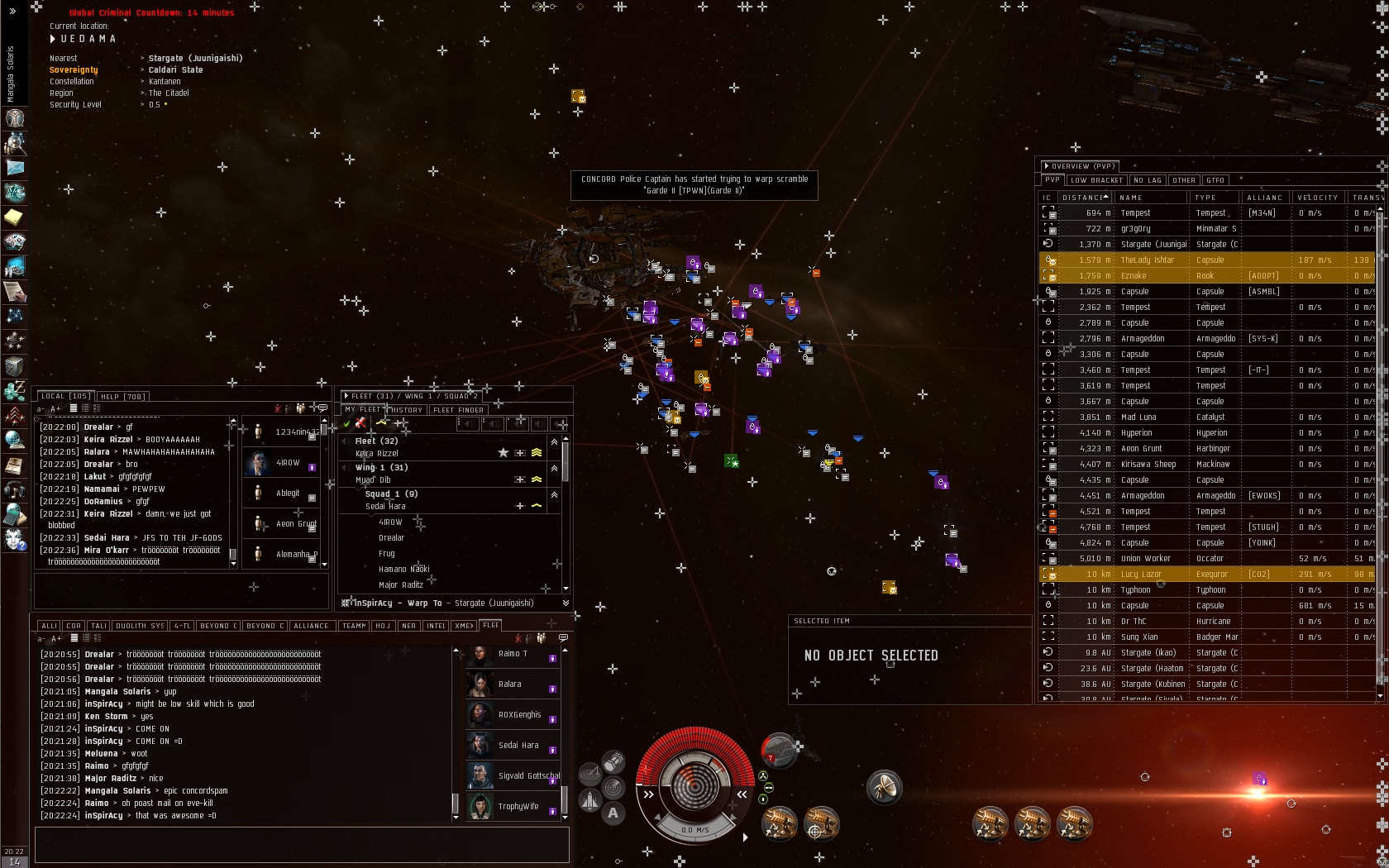The width and height of the screenshot is (1389, 868).
Task: Open the fleet History tab
Action: [x=406, y=410]
